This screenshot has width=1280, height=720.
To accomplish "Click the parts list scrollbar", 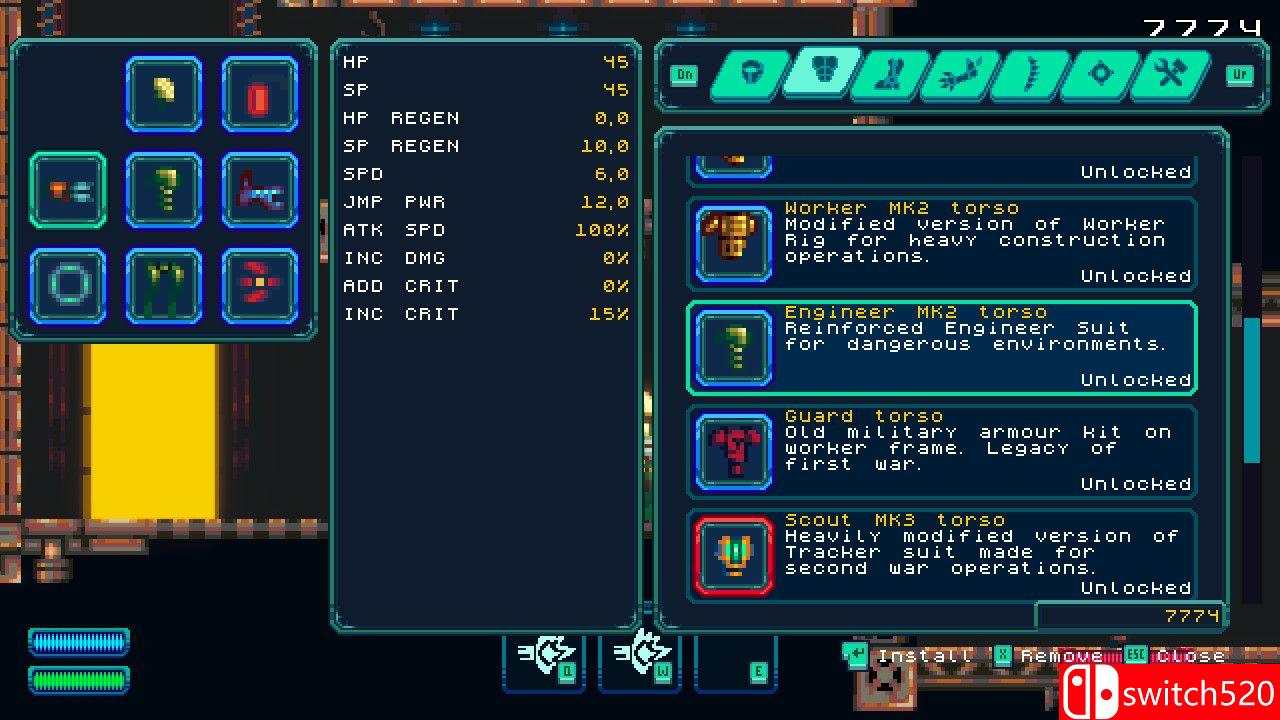I will click(x=1251, y=390).
